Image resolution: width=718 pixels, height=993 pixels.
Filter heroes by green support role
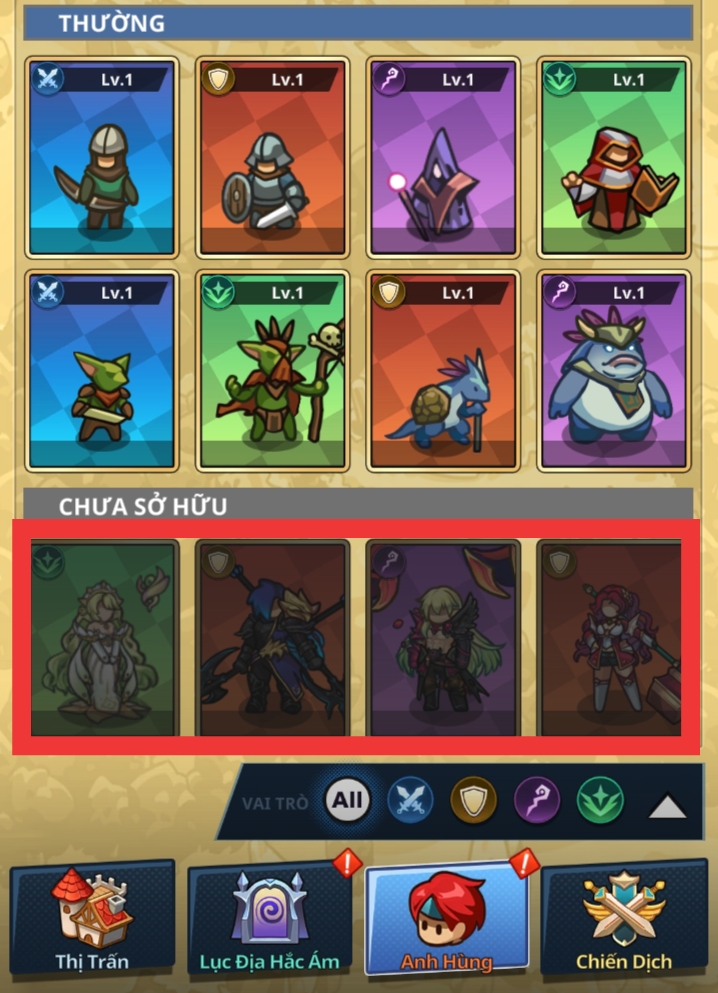click(600, 800)
